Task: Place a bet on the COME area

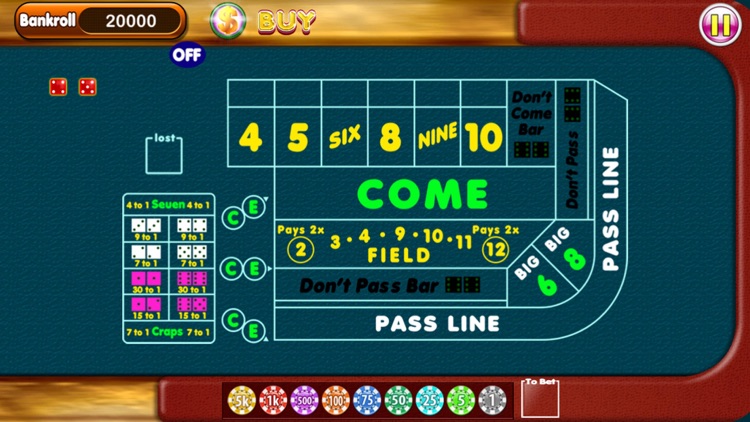Action: [422, 193]
